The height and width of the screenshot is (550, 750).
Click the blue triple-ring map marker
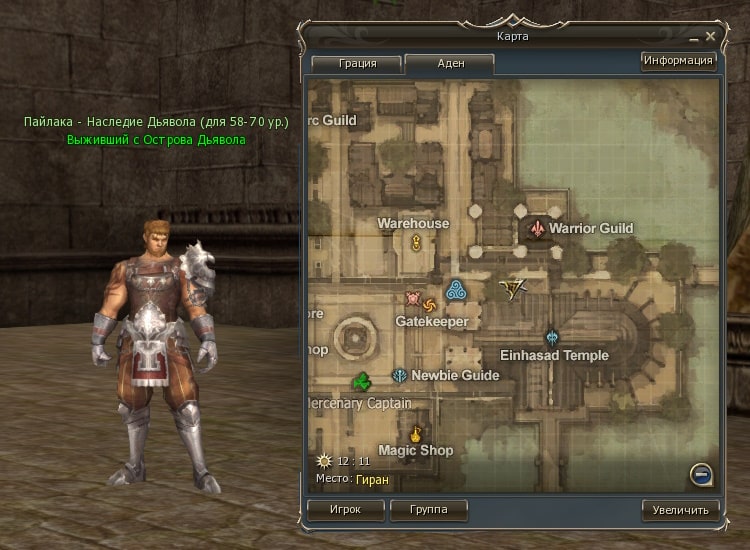point(456,291)
